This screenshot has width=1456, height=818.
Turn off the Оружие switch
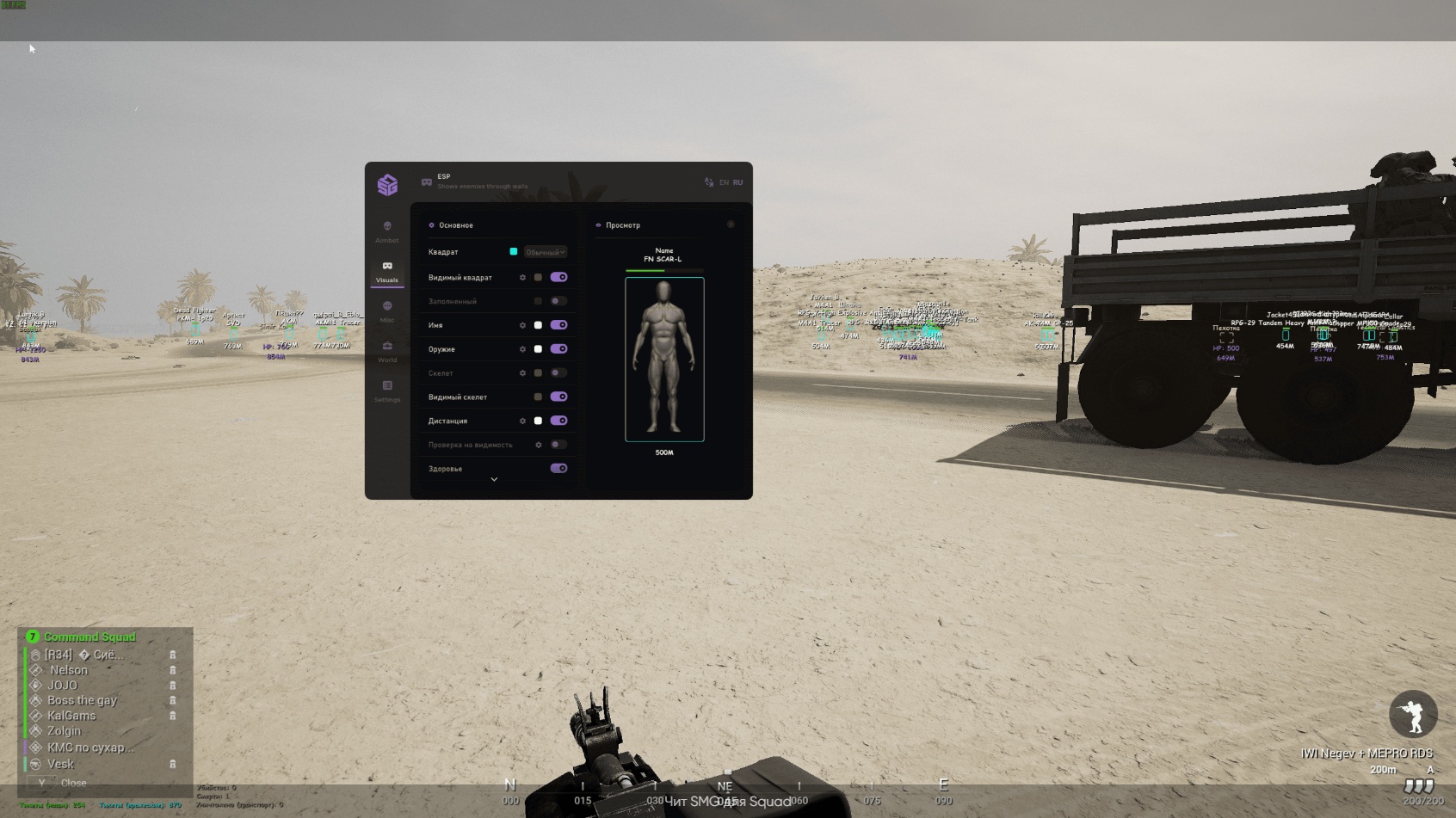(x=558, y=349)
